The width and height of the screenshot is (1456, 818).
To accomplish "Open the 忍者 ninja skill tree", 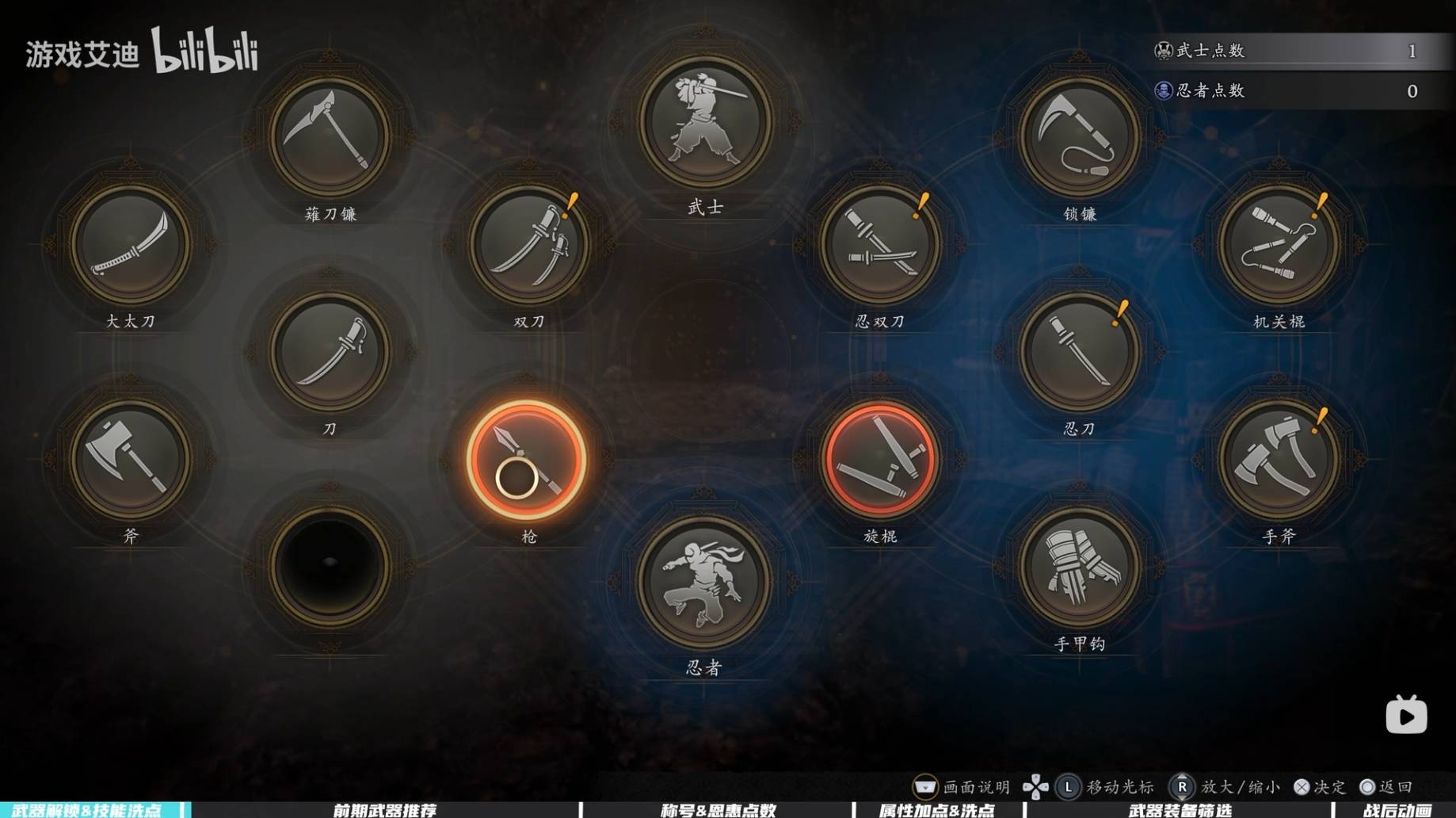I will (705, 581).
